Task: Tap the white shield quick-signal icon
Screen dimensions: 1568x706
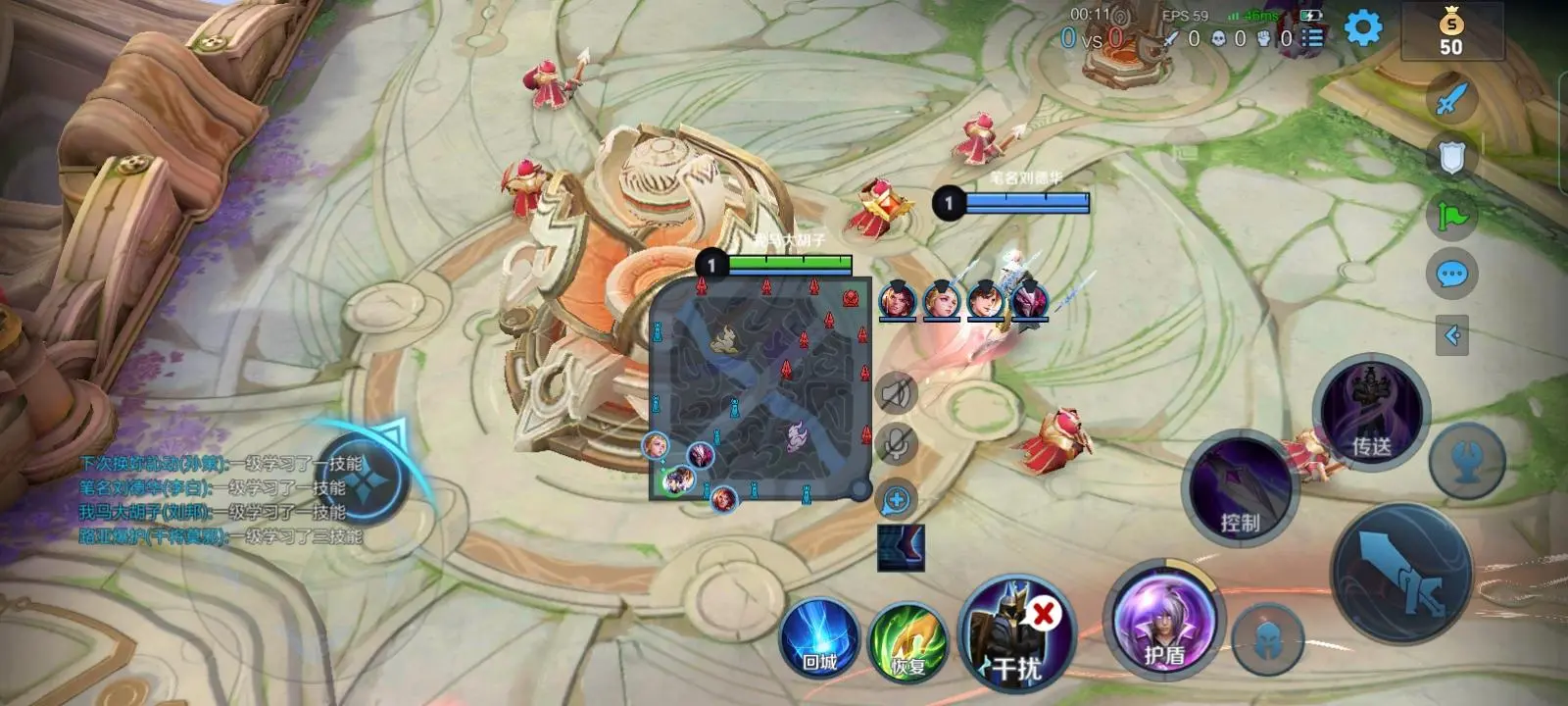Action: coord(1452,157)
